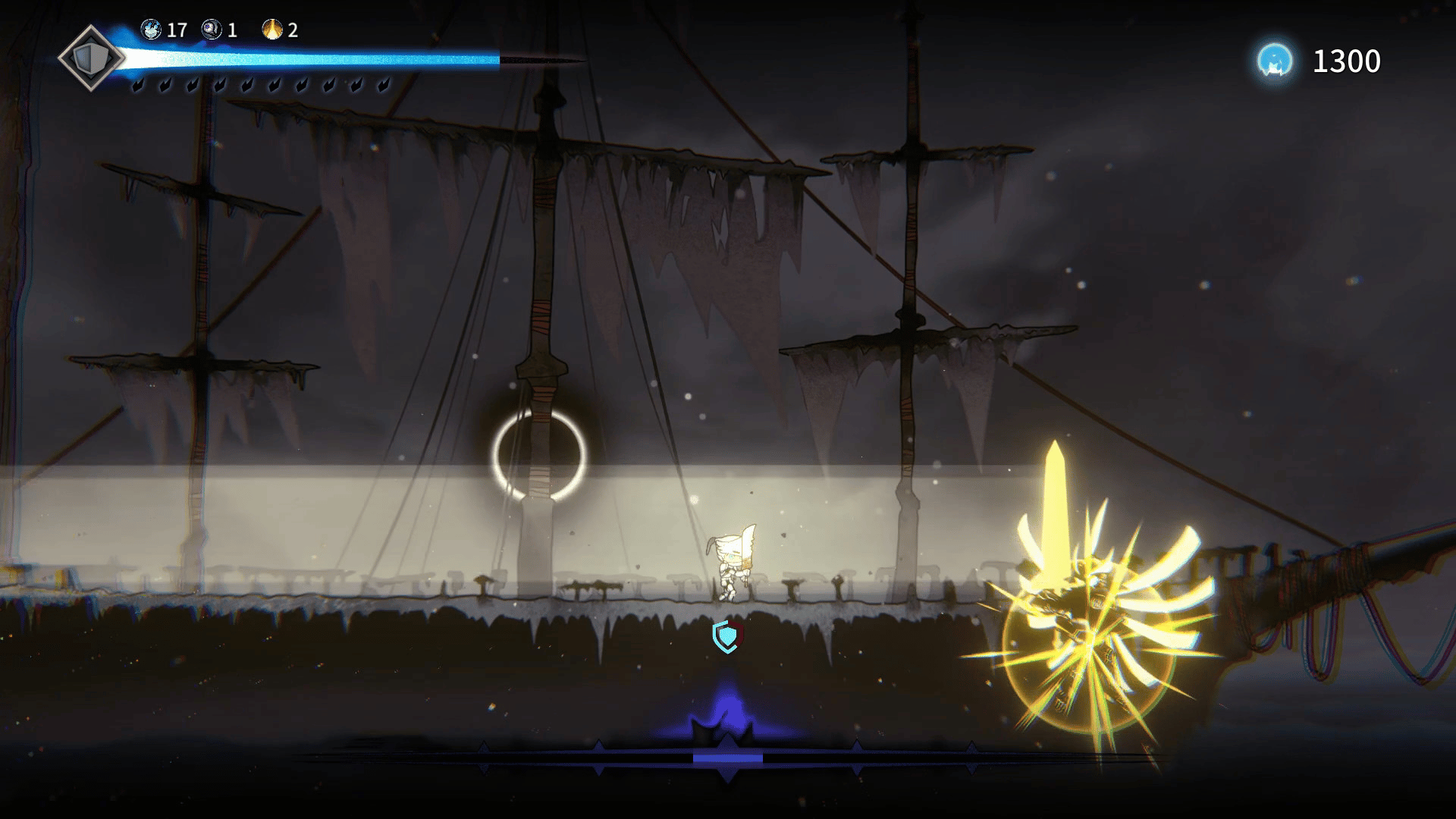Click the cyan shield status icon

[726, 635]
